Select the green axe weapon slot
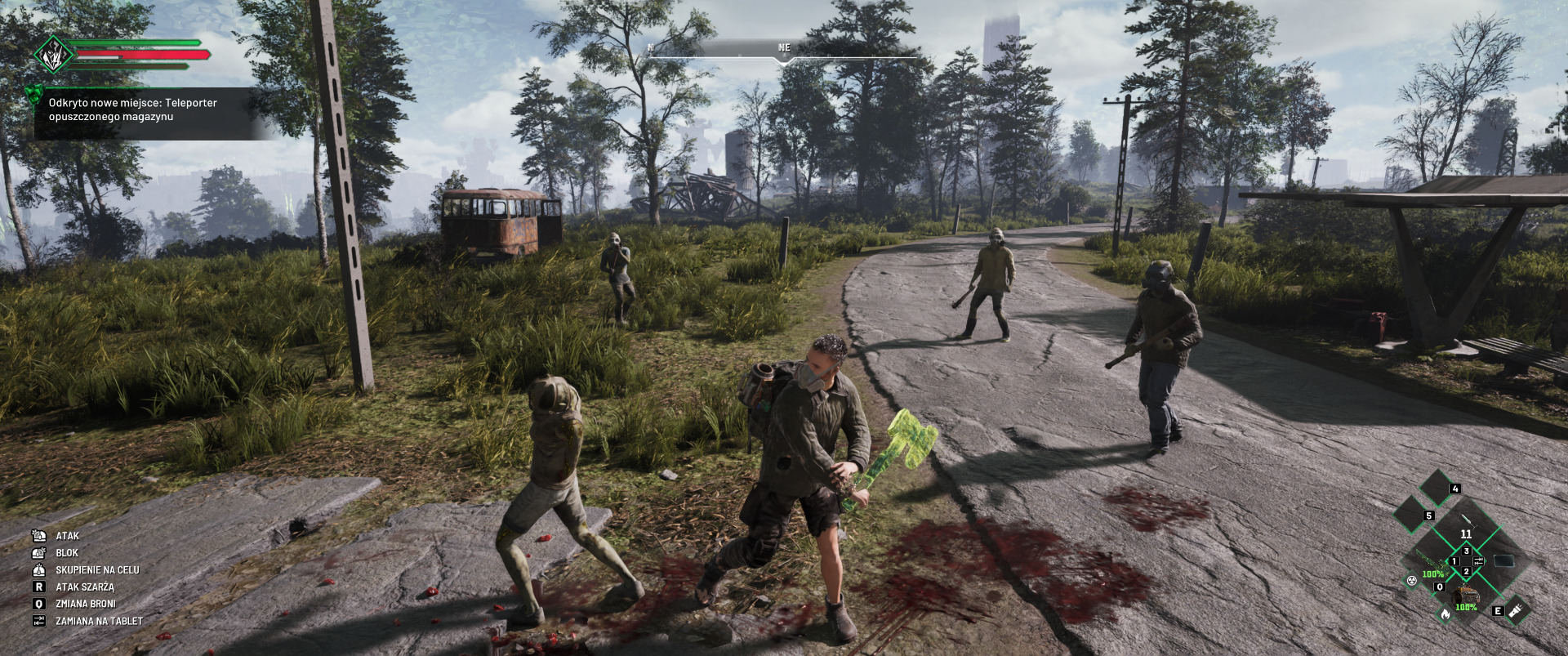 (x=1430, y=561)
